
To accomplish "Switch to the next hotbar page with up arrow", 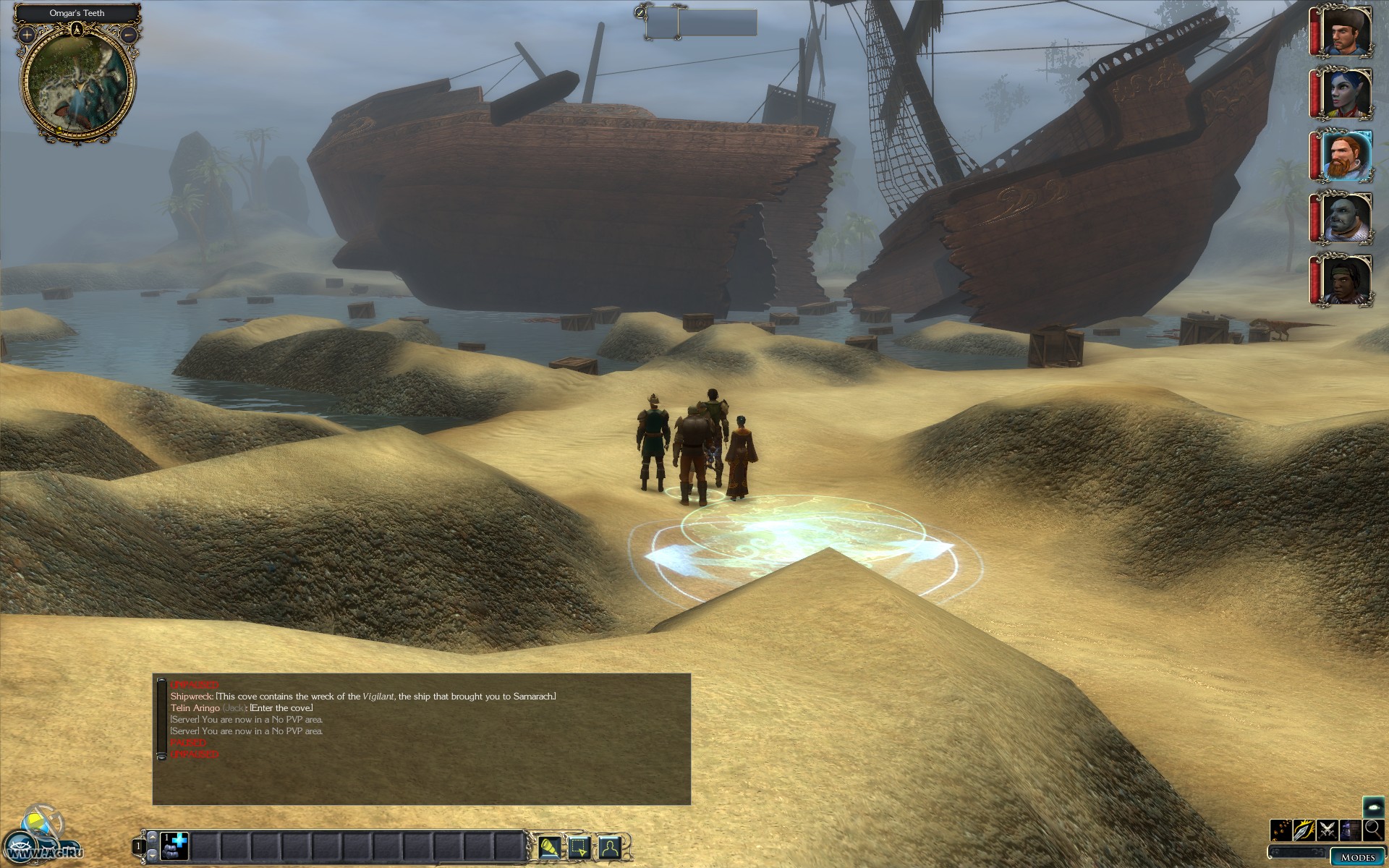I will [x=151, y=836].
